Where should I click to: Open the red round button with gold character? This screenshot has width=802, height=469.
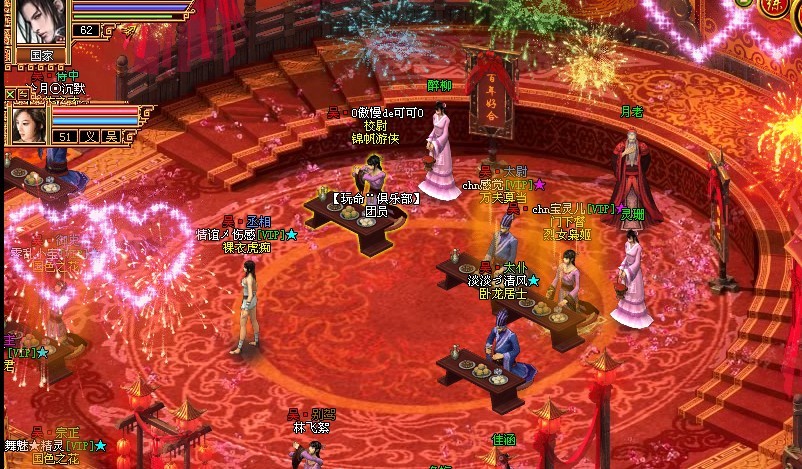[774, 5]
